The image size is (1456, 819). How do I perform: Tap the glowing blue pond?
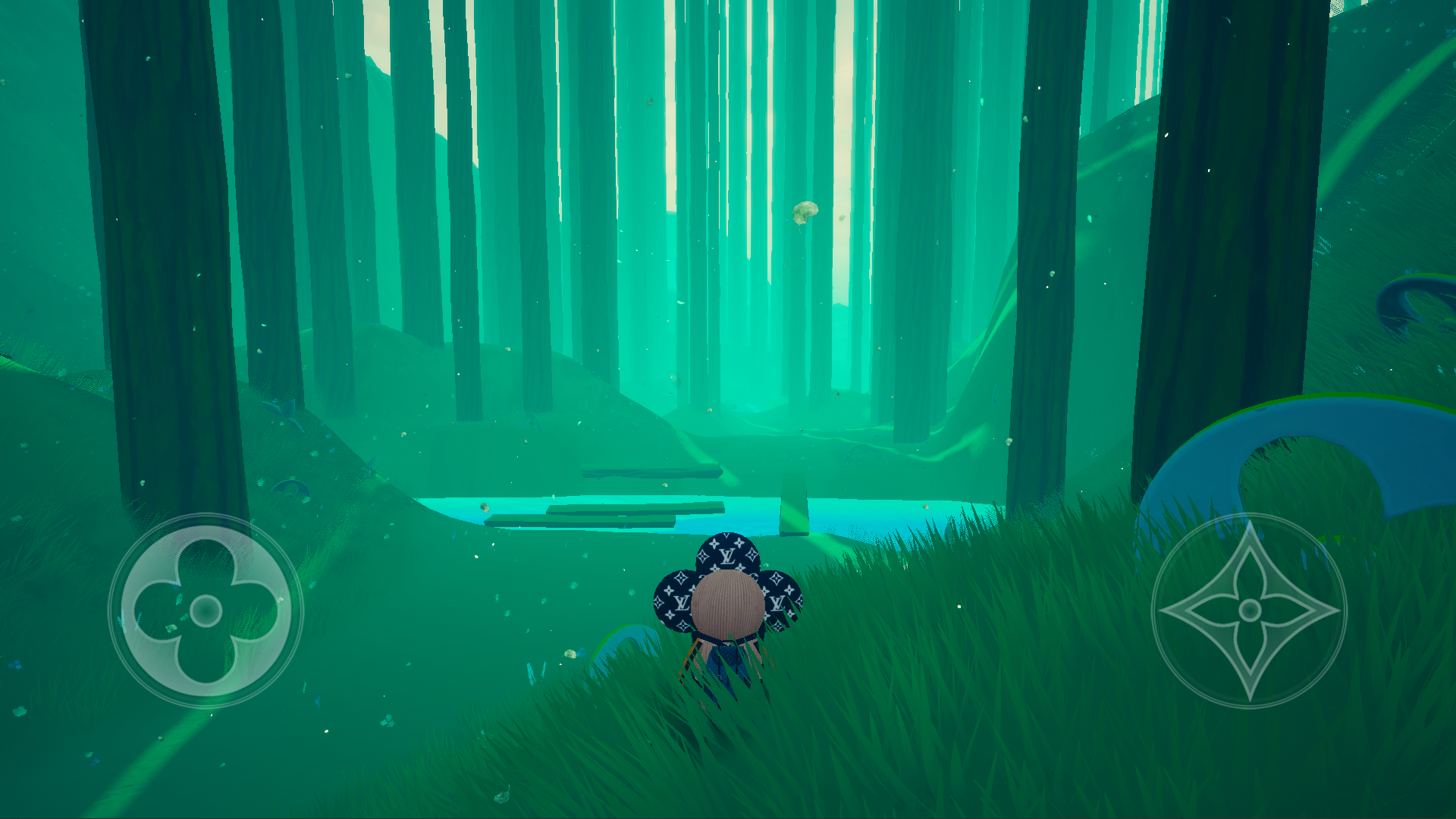click(872, 508)
